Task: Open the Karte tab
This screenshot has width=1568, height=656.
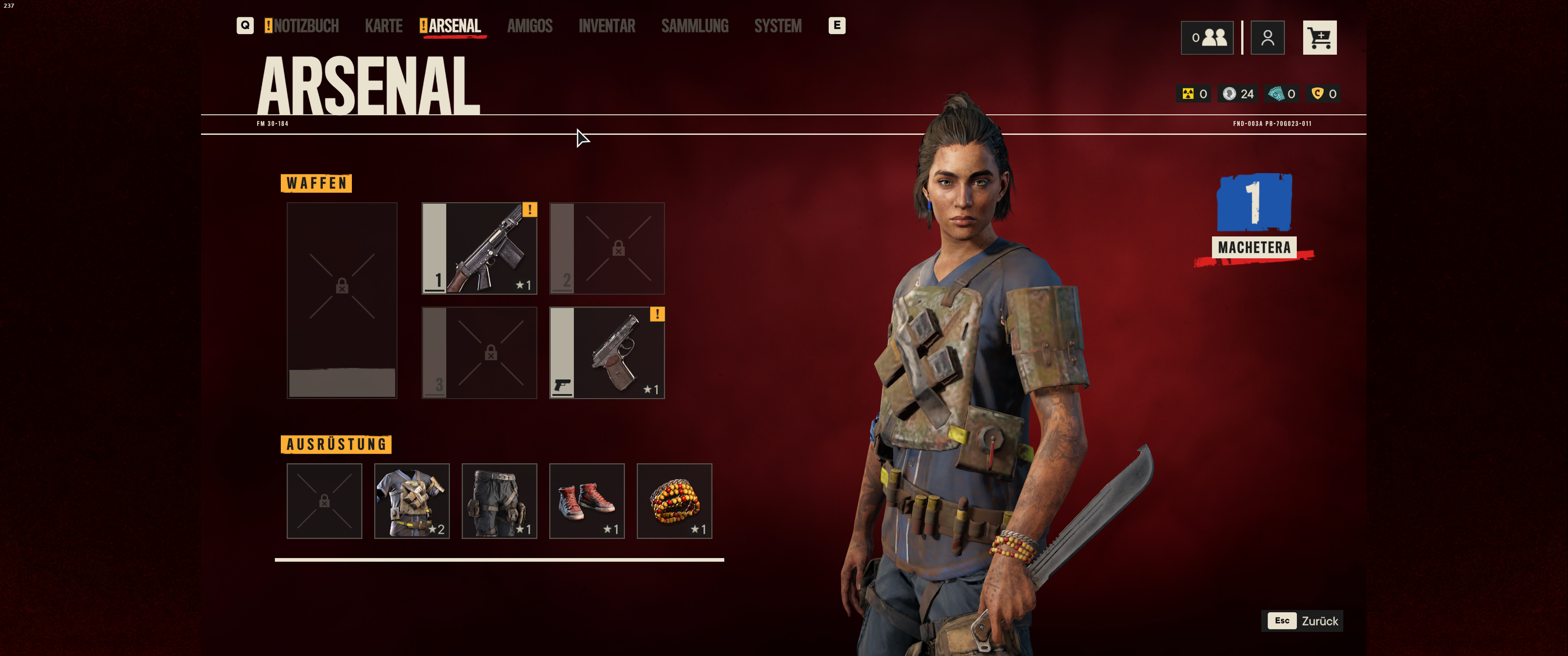Action: [x=383, y=26]
